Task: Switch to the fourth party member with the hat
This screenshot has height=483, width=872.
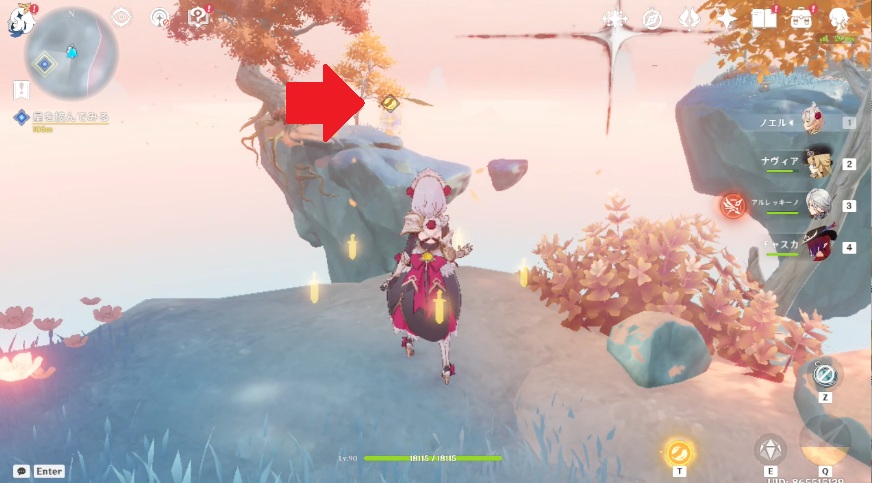Action: click(818, 245)
